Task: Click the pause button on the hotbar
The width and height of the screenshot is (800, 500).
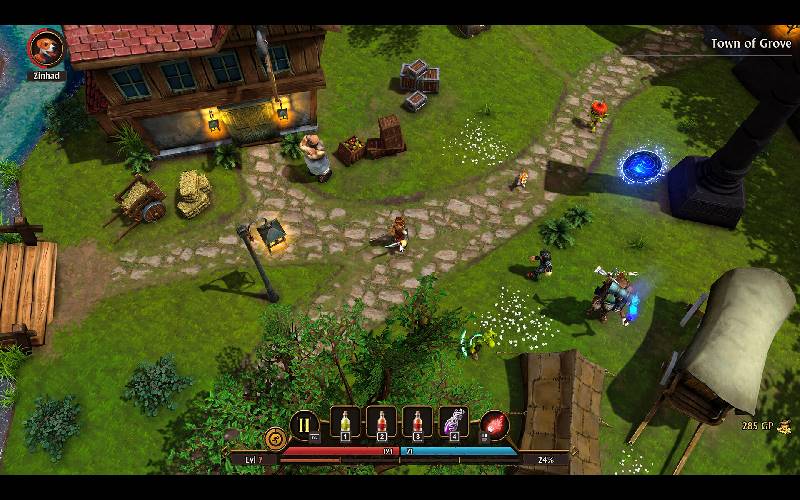Action: coord(304,425)
